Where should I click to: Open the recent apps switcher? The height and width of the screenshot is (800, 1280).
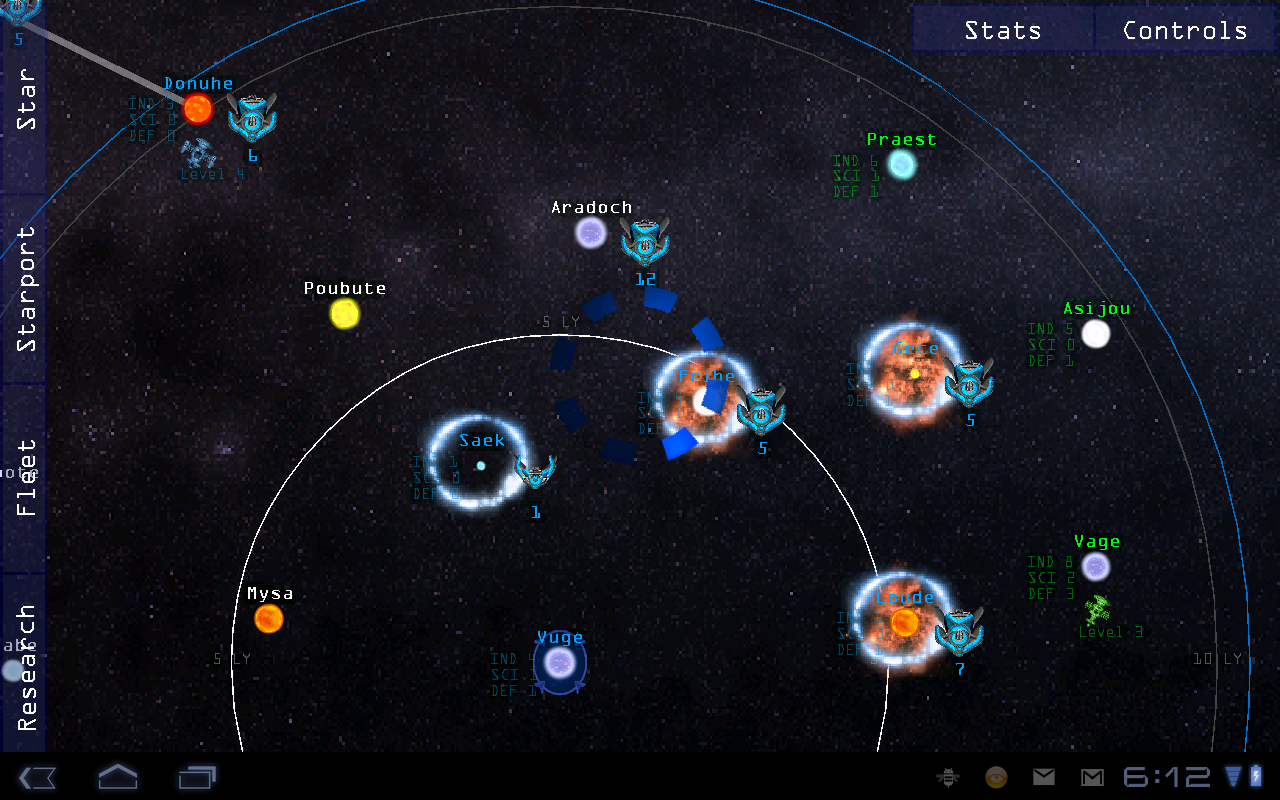click(197, 776)
